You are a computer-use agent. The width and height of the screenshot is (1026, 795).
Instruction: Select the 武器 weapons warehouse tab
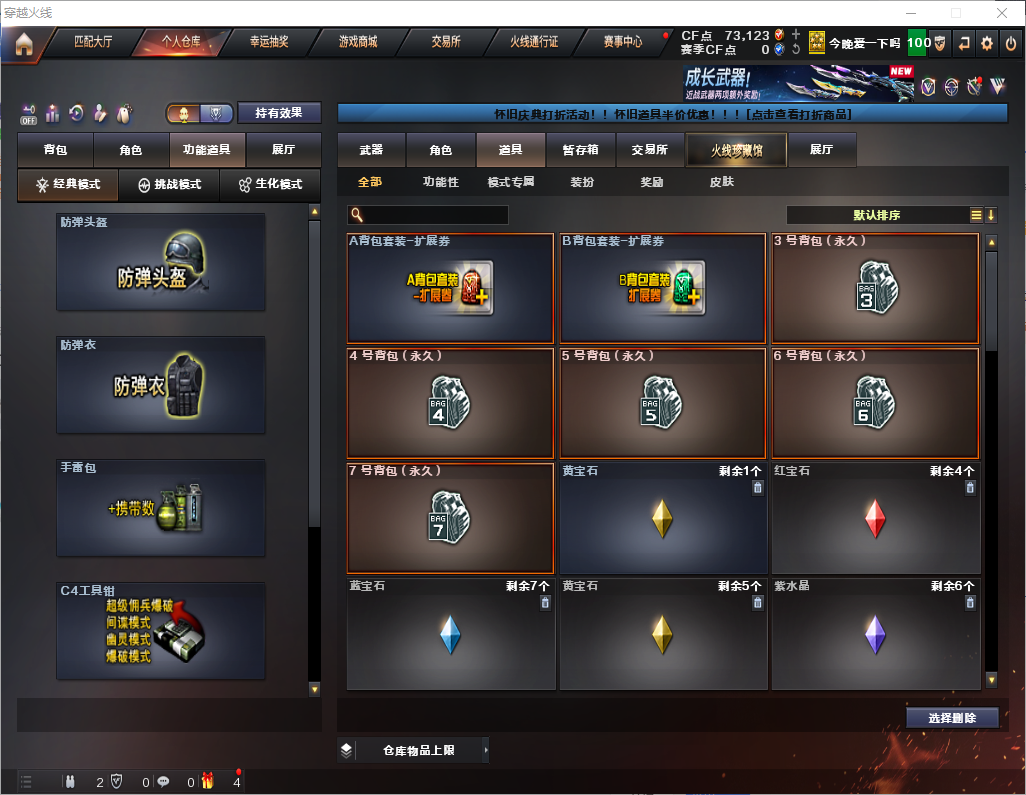pyautogui.click(x=371, y=150)
